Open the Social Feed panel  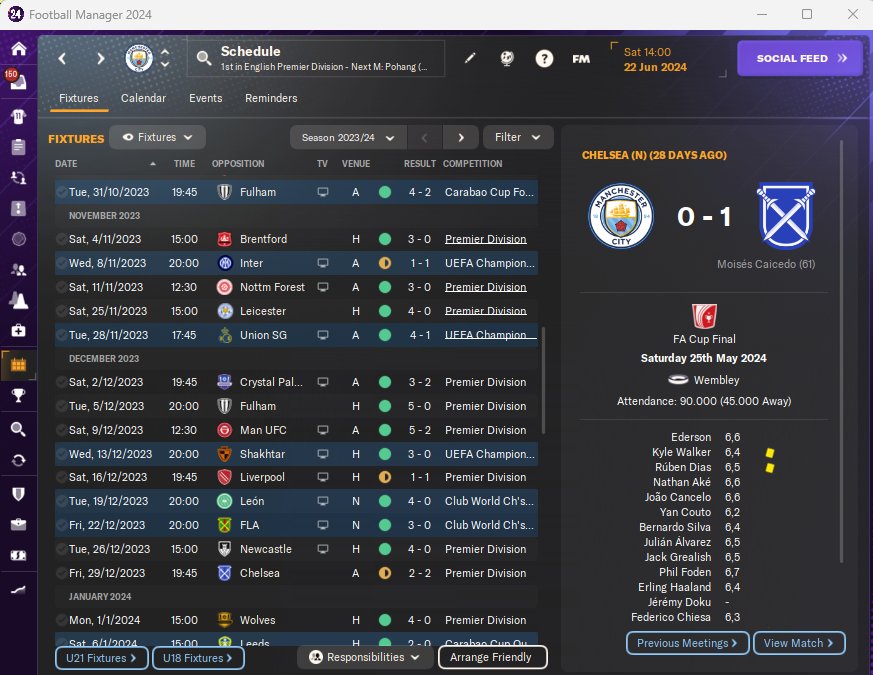point(798,58)
